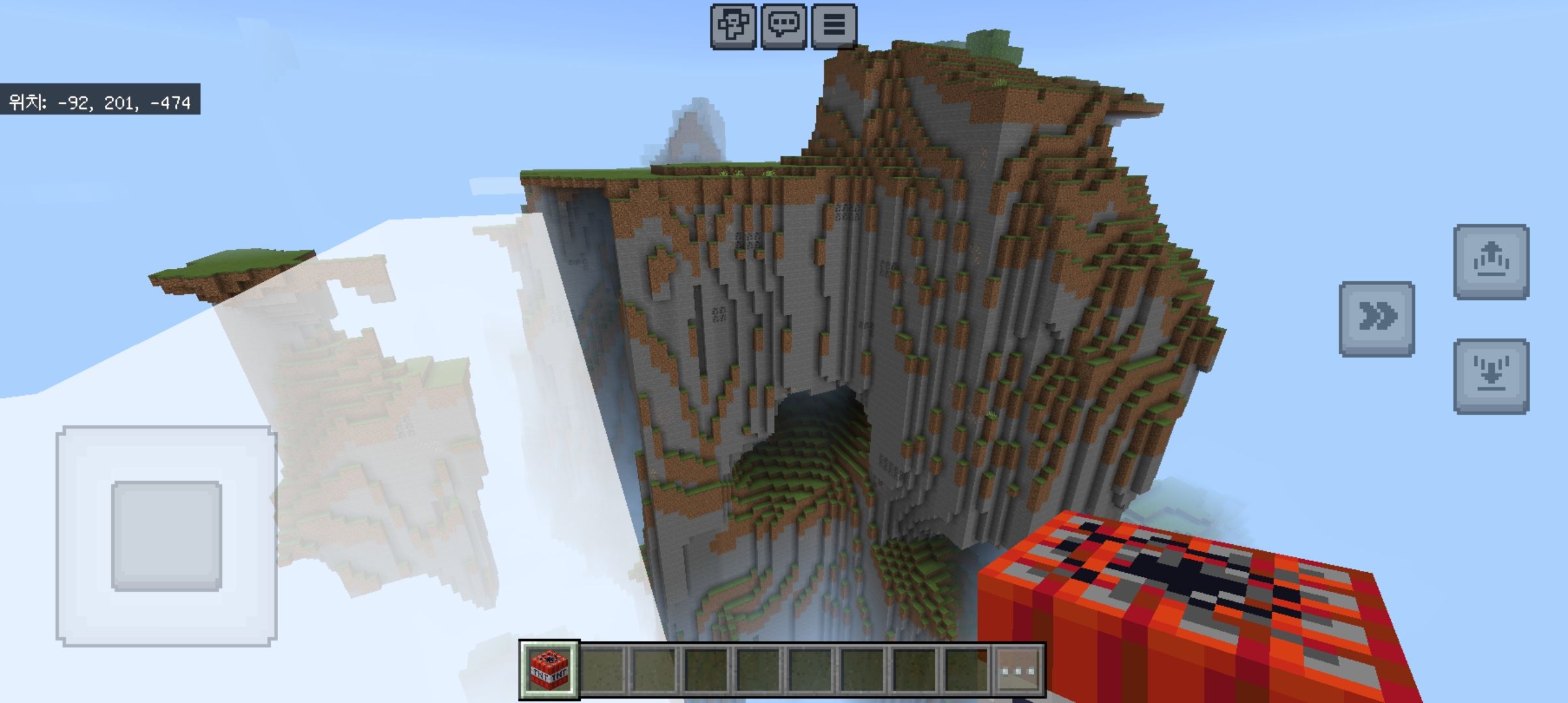Open the pause menu button
1568x703 pixels.
coord(833,26)
